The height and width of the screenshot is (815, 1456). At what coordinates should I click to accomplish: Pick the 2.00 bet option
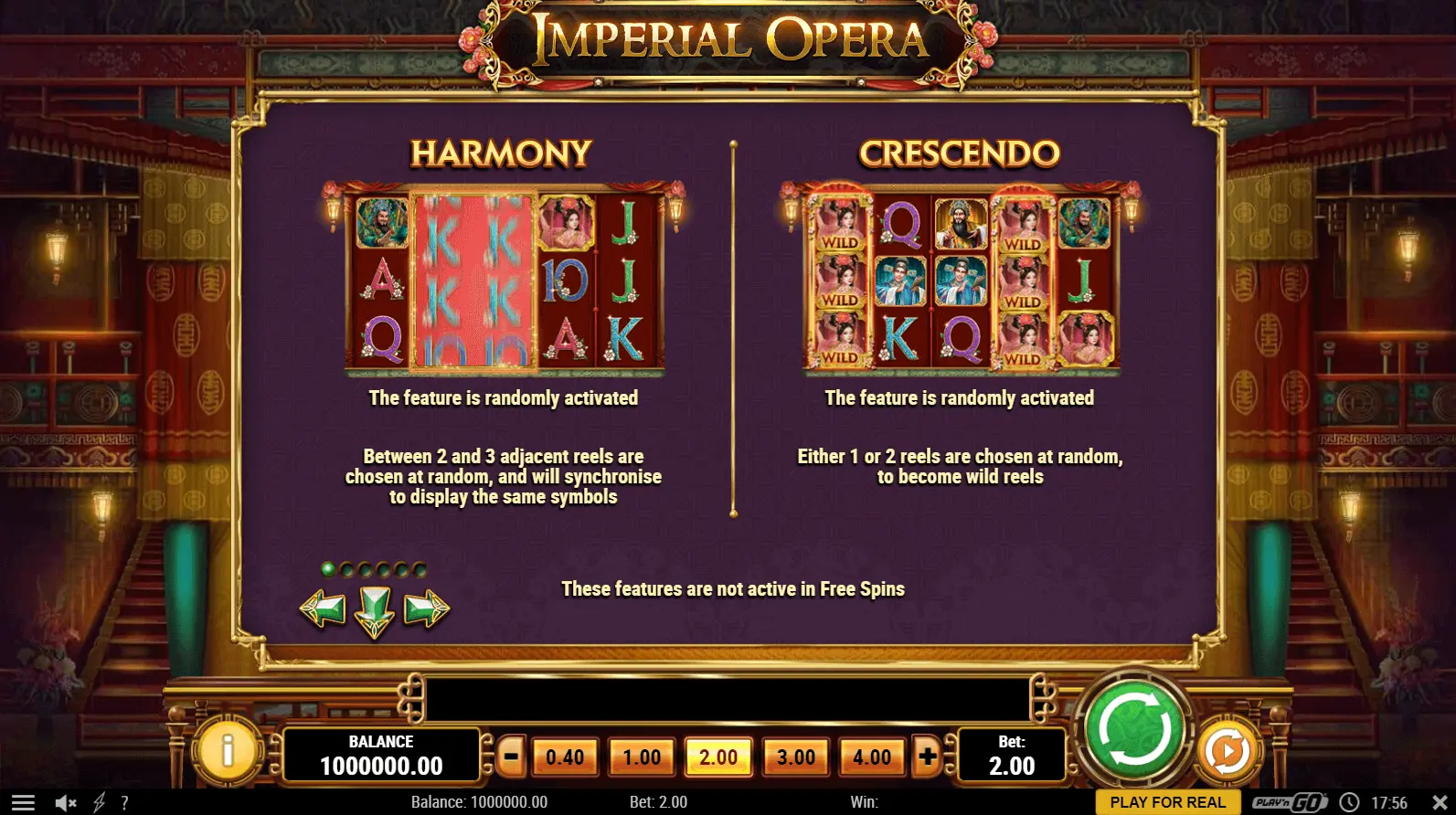coord(718,757)
